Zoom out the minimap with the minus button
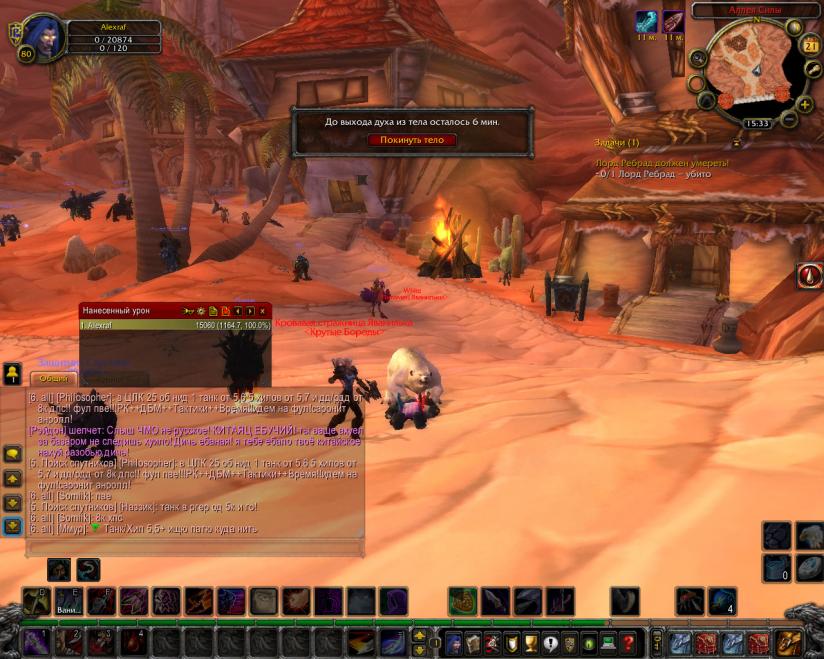The height and width of the screenshot is (659, 824). [789, 119]
